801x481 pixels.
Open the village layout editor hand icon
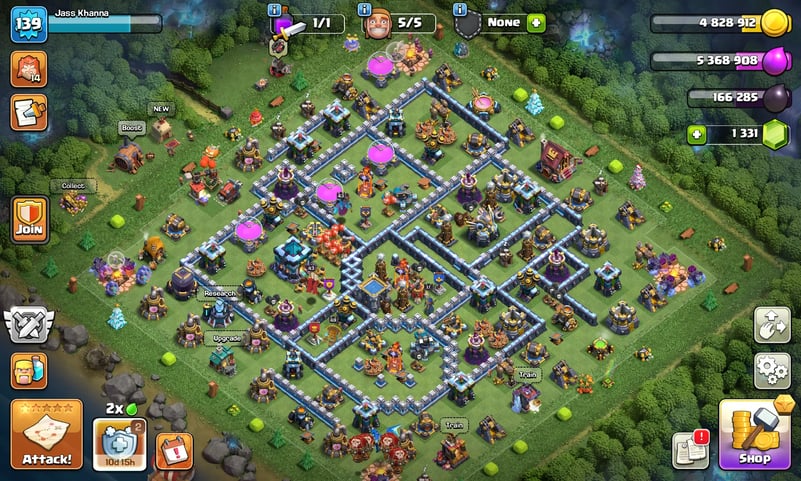coord(772,324)
